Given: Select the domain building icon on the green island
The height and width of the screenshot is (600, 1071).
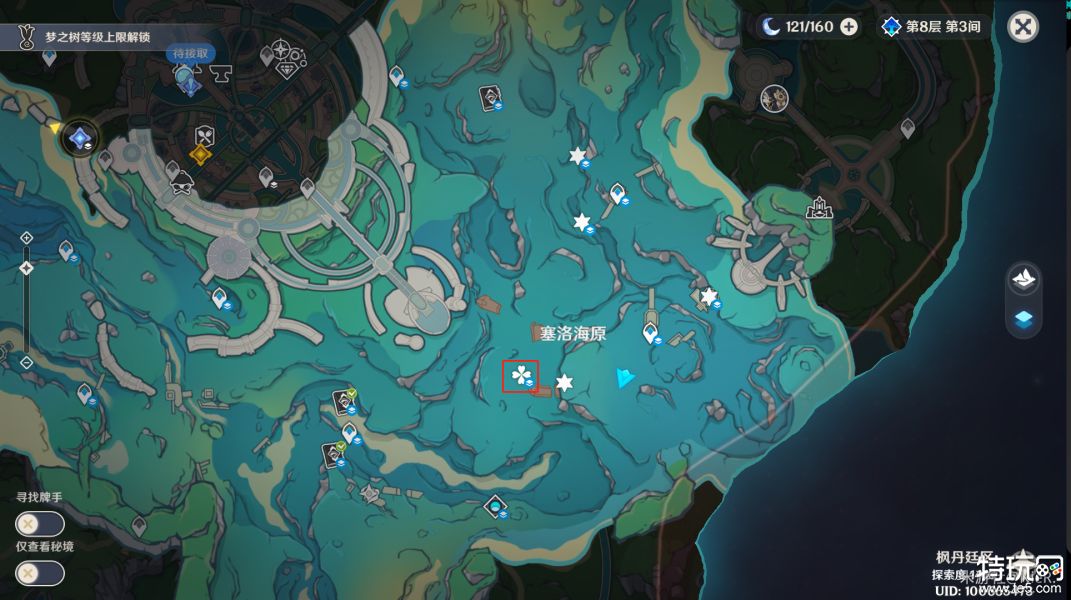Looking at the screenshot, I should pos(819,208).
